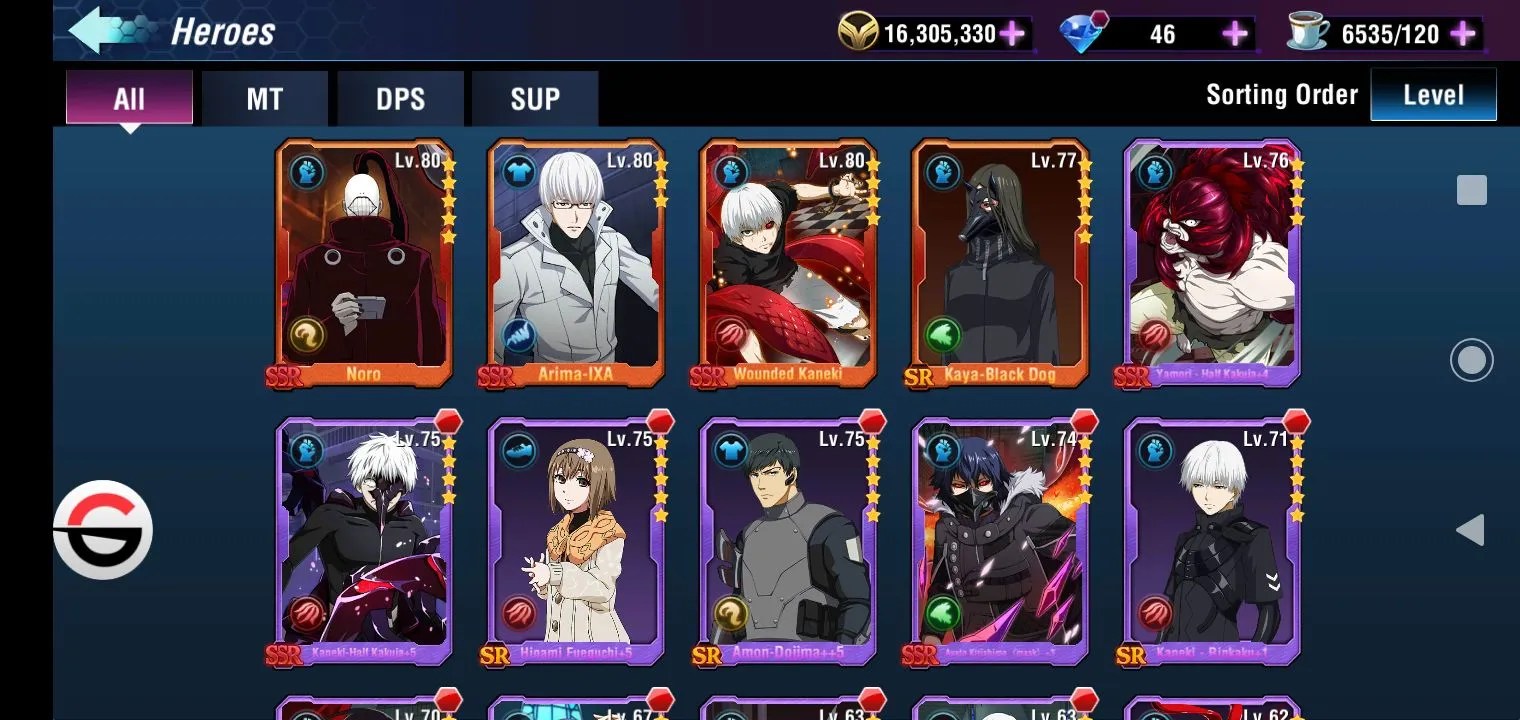Viewport: 1520px width, 720px height.
Task: Choose the Wounded Kaneki hero card
Action: (788, 262)
